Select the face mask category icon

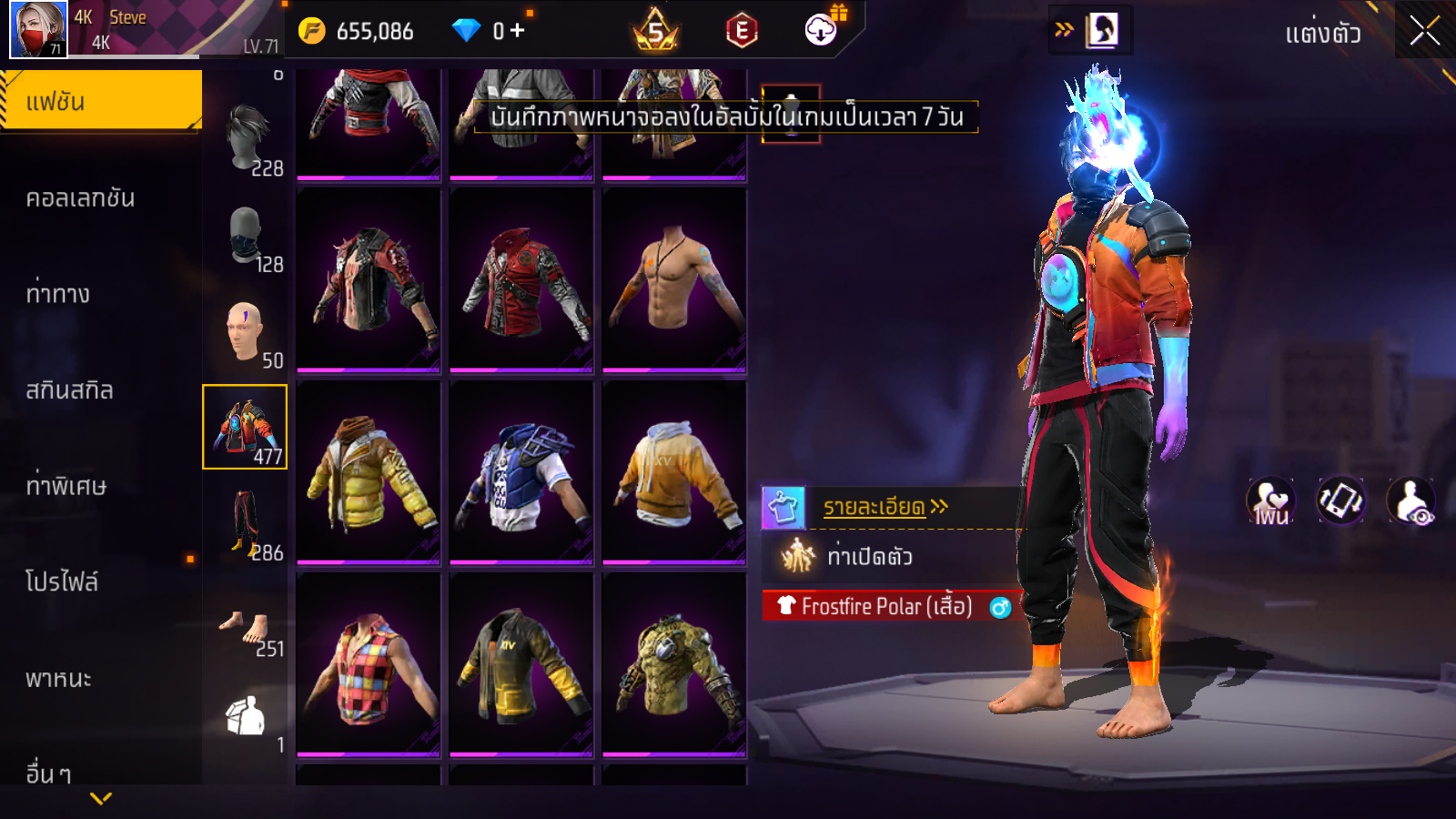pos(246,237)
